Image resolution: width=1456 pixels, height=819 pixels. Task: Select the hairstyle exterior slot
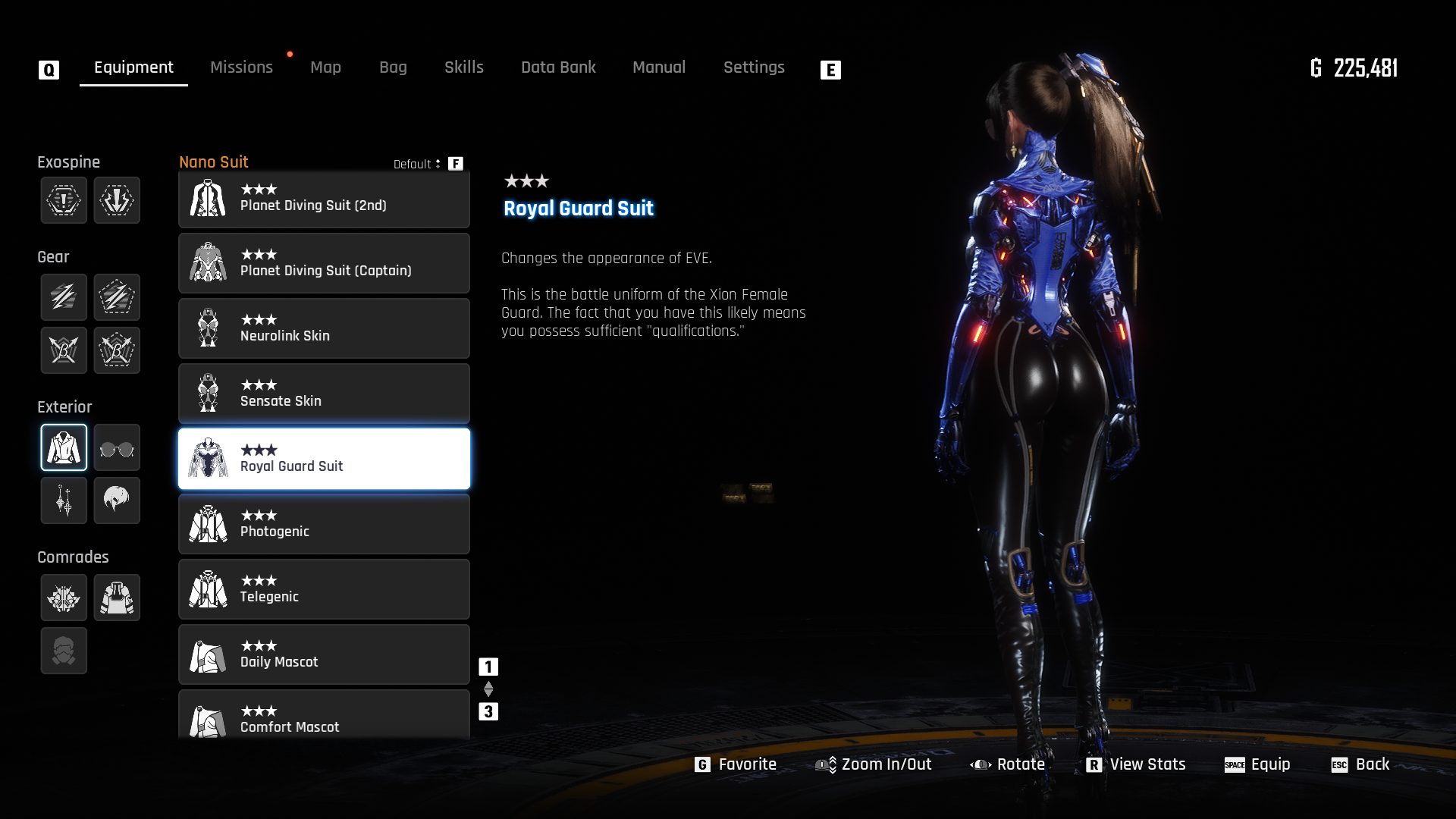coord(117,500)
